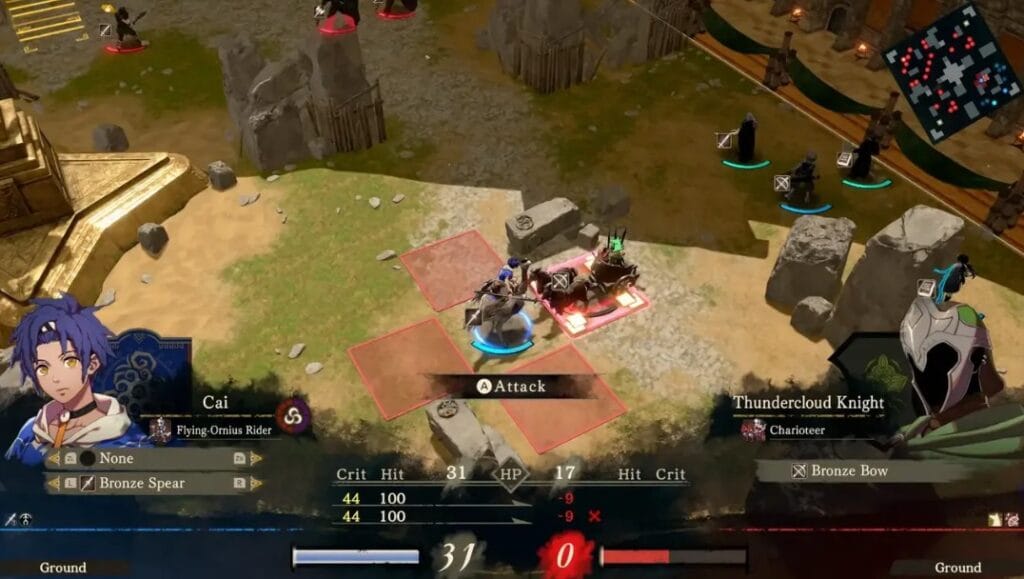Switch the None slot with right arrow
Screen dimensions: 1024x579
[x=255, y=458]
